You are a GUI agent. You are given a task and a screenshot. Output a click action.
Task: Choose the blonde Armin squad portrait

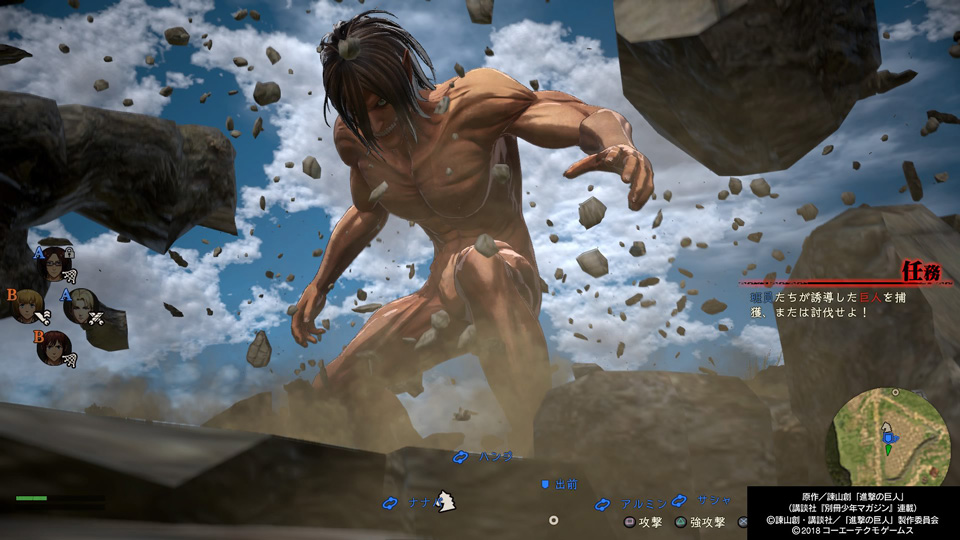pos(25,303)
